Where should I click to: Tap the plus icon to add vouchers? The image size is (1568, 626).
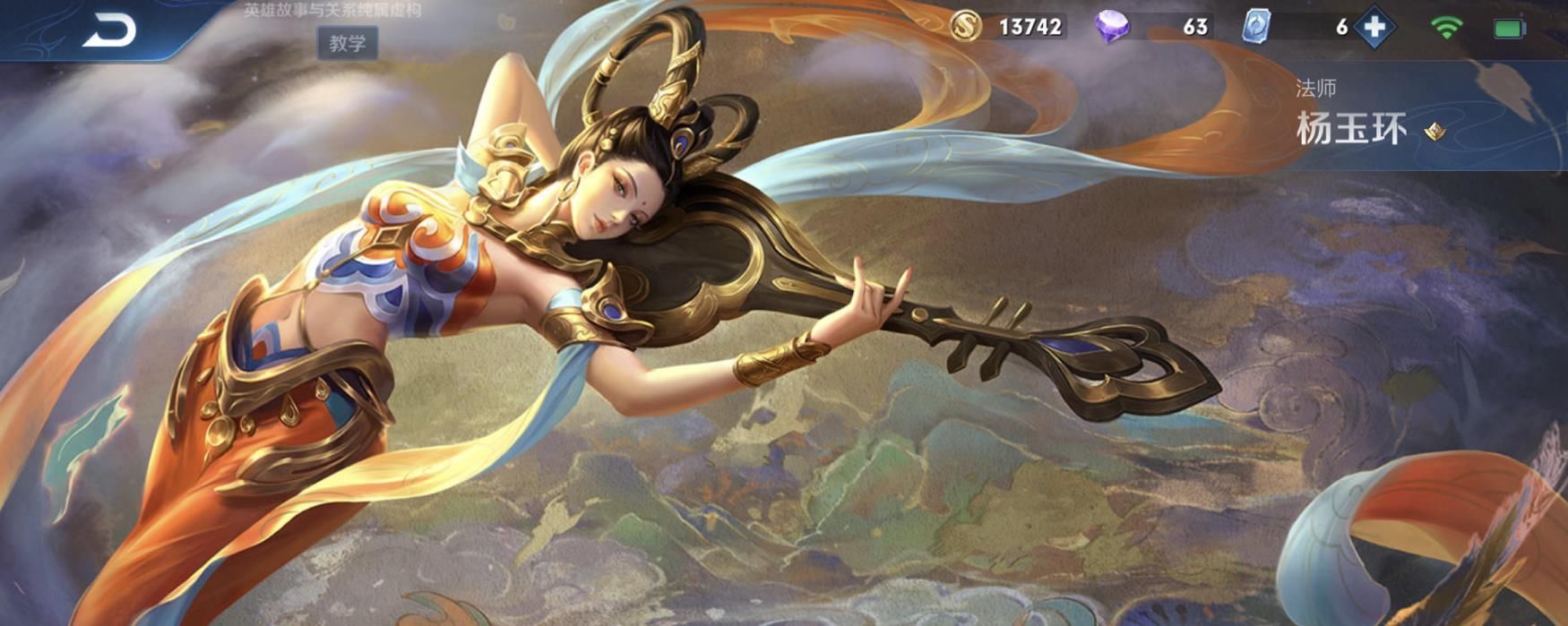[1374, 27]
